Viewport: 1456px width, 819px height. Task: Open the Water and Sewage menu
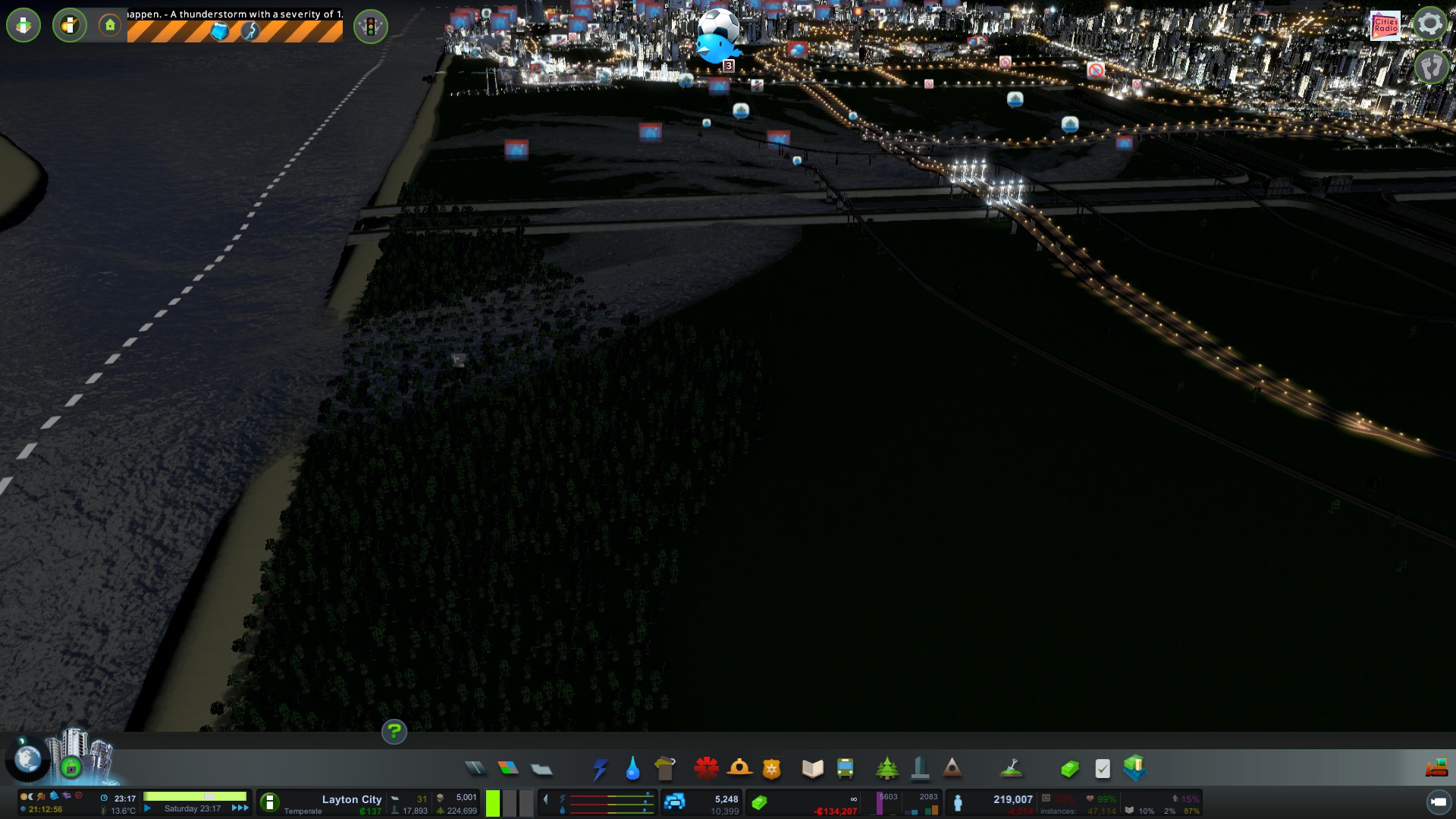point(632,769)
